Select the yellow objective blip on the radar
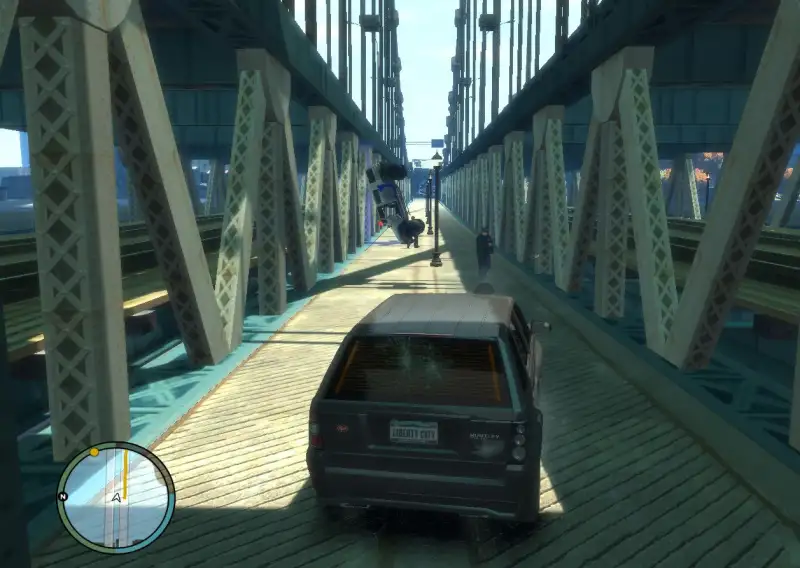Viewport: 800px width, 568px height. tap(94, 452)
